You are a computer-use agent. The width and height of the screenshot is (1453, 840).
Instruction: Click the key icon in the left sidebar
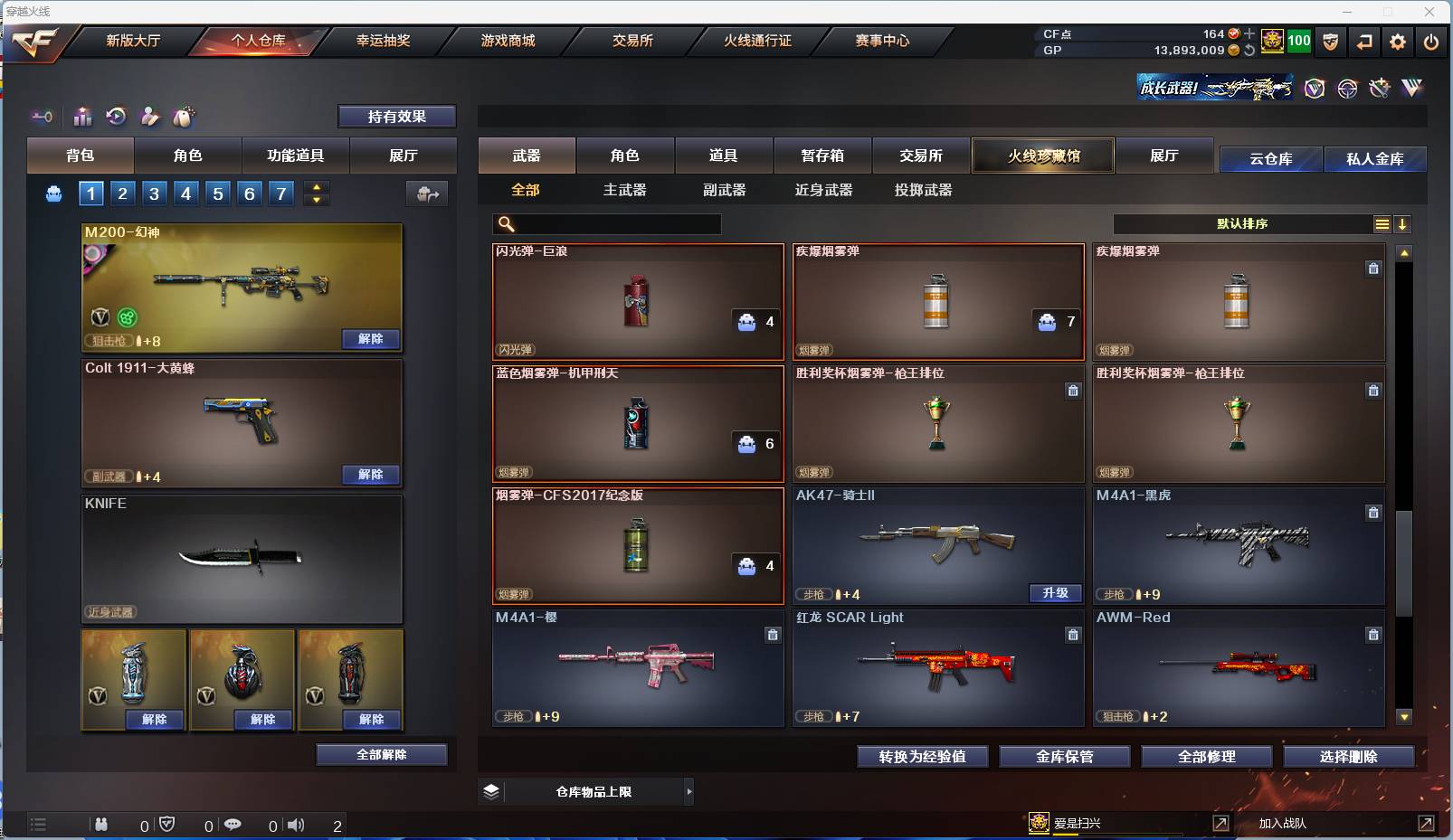[x=42, y=117]
